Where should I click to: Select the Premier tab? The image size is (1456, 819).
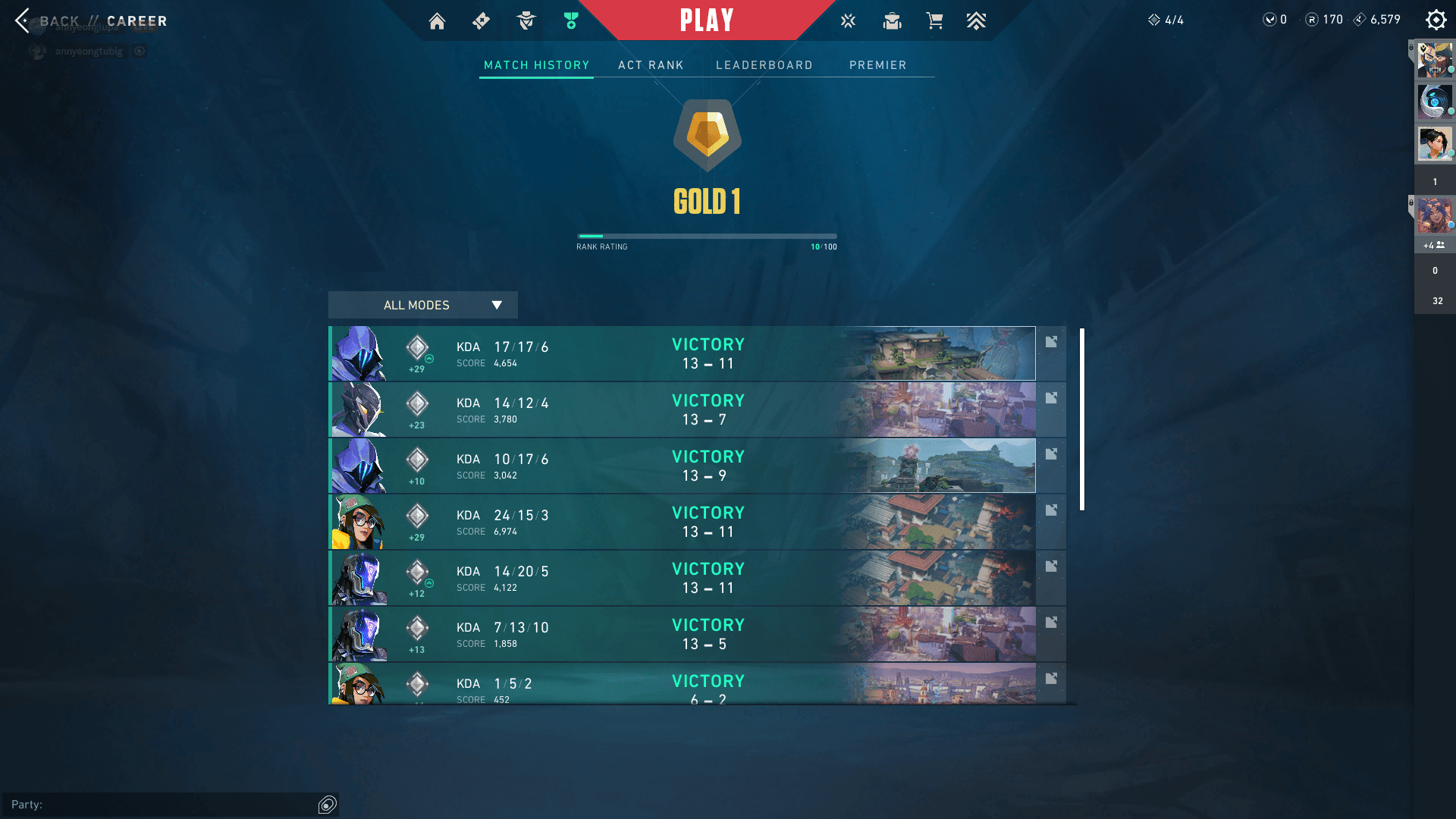point(877,65)
